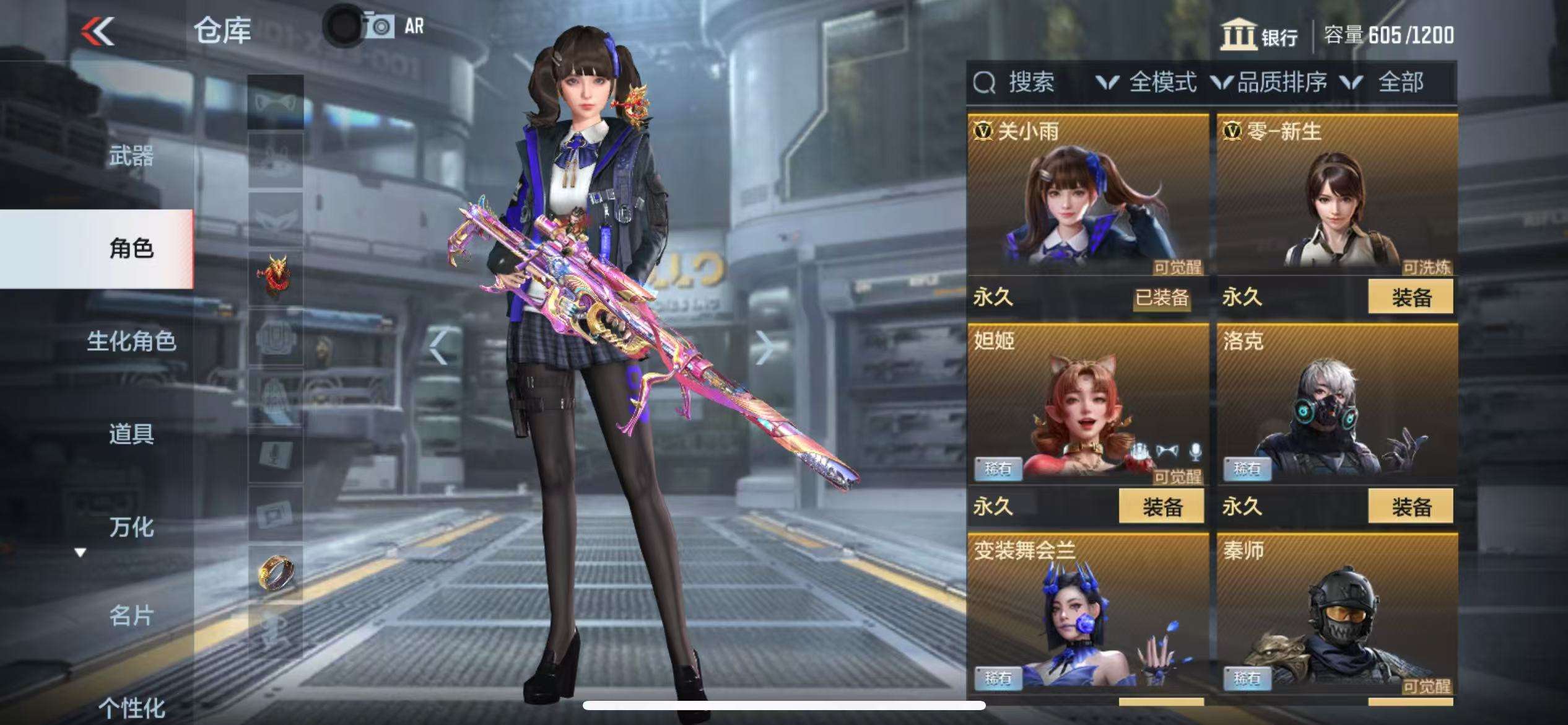Screen dimensions: 1568x725
Task: Go back using the red arrow button
Action: click(x=98, y=31)
